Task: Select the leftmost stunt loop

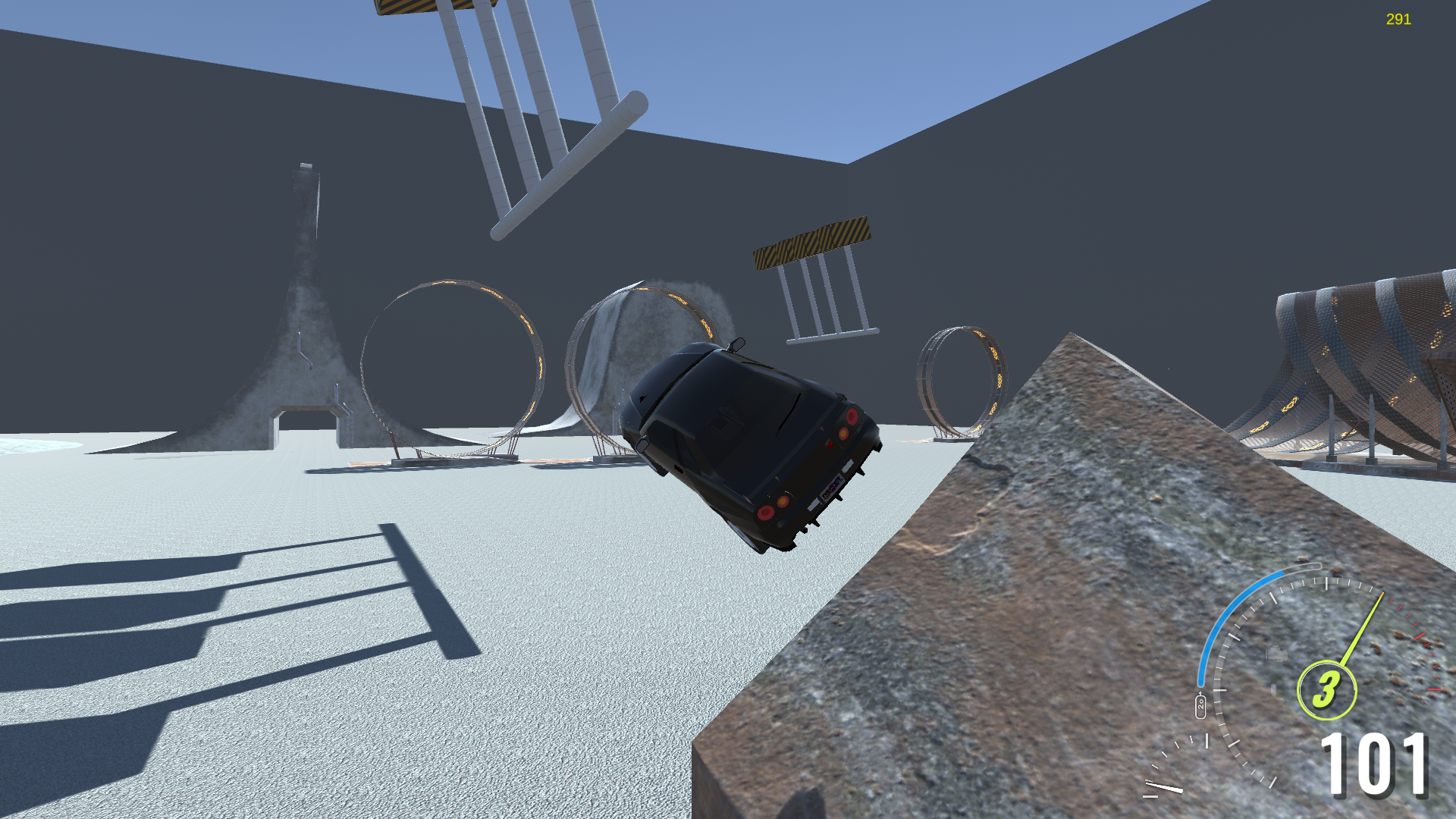Action: tap(447, 364)
